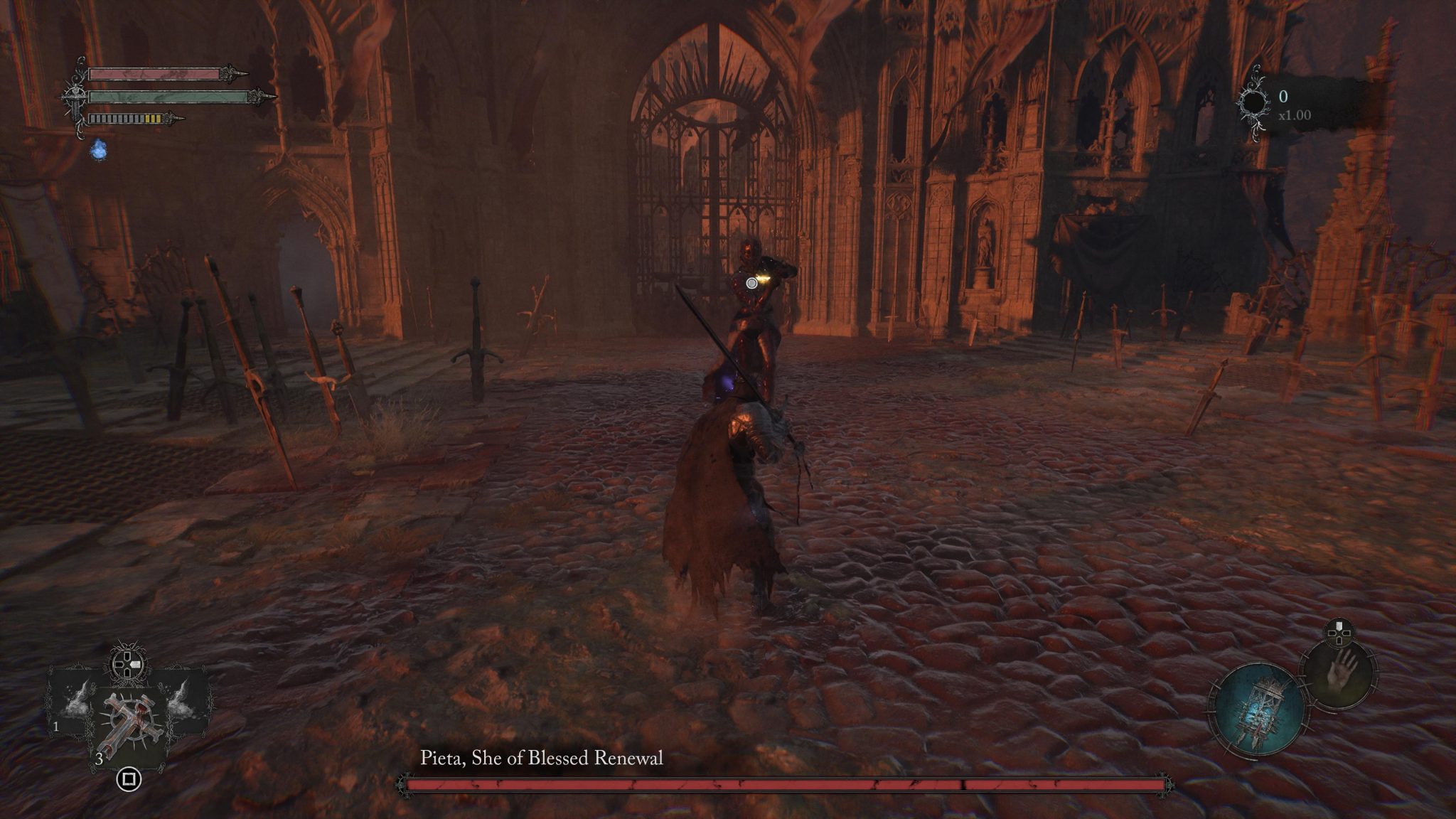
Task: Click the yellow segments of the ammo gauge
Action: coord(153,118)
